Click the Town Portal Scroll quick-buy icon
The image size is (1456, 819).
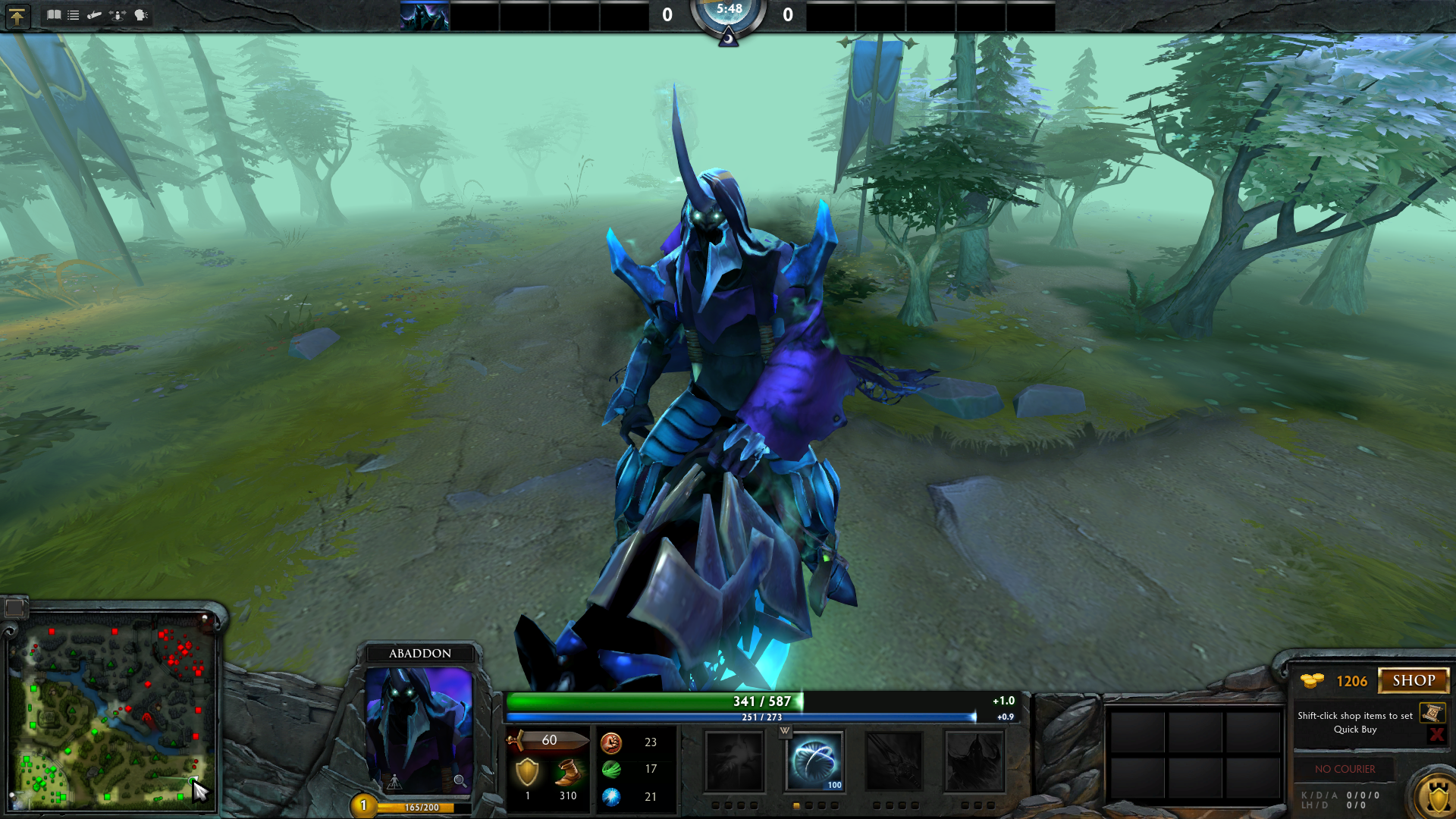pyautogui.click(x=1432, y=713)
